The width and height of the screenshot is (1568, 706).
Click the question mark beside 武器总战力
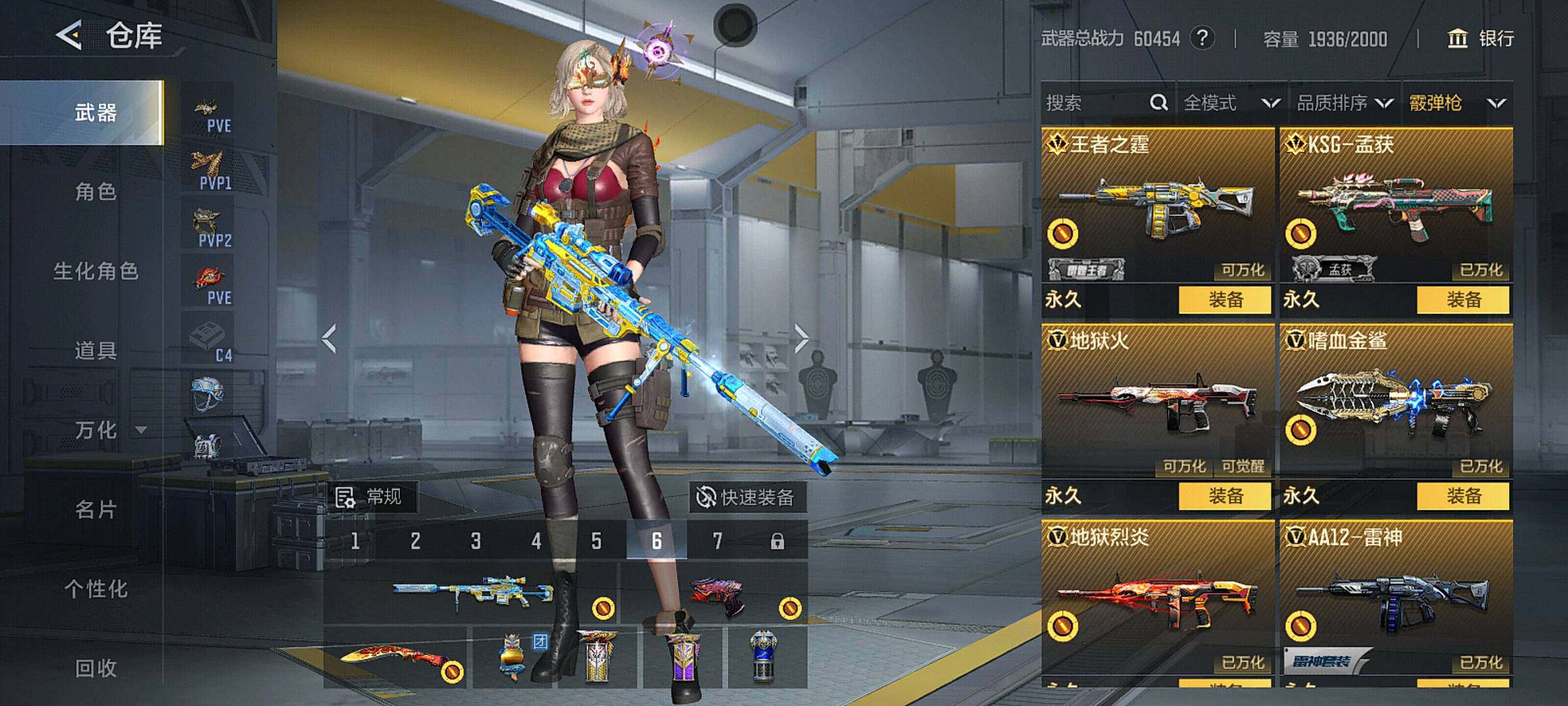click(x=1202, y=39)
